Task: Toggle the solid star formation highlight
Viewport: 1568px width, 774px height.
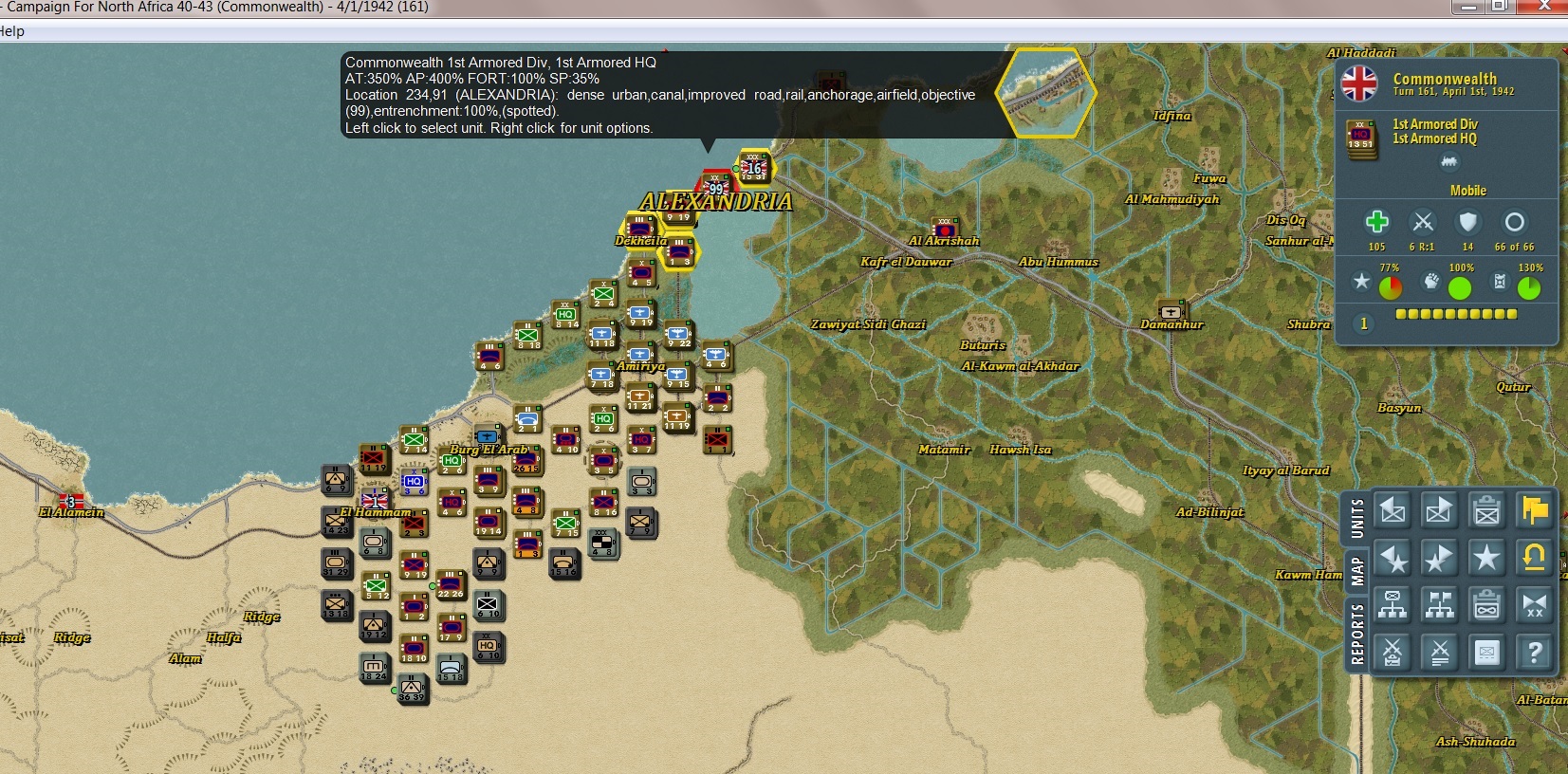Action: [1486, 557]
